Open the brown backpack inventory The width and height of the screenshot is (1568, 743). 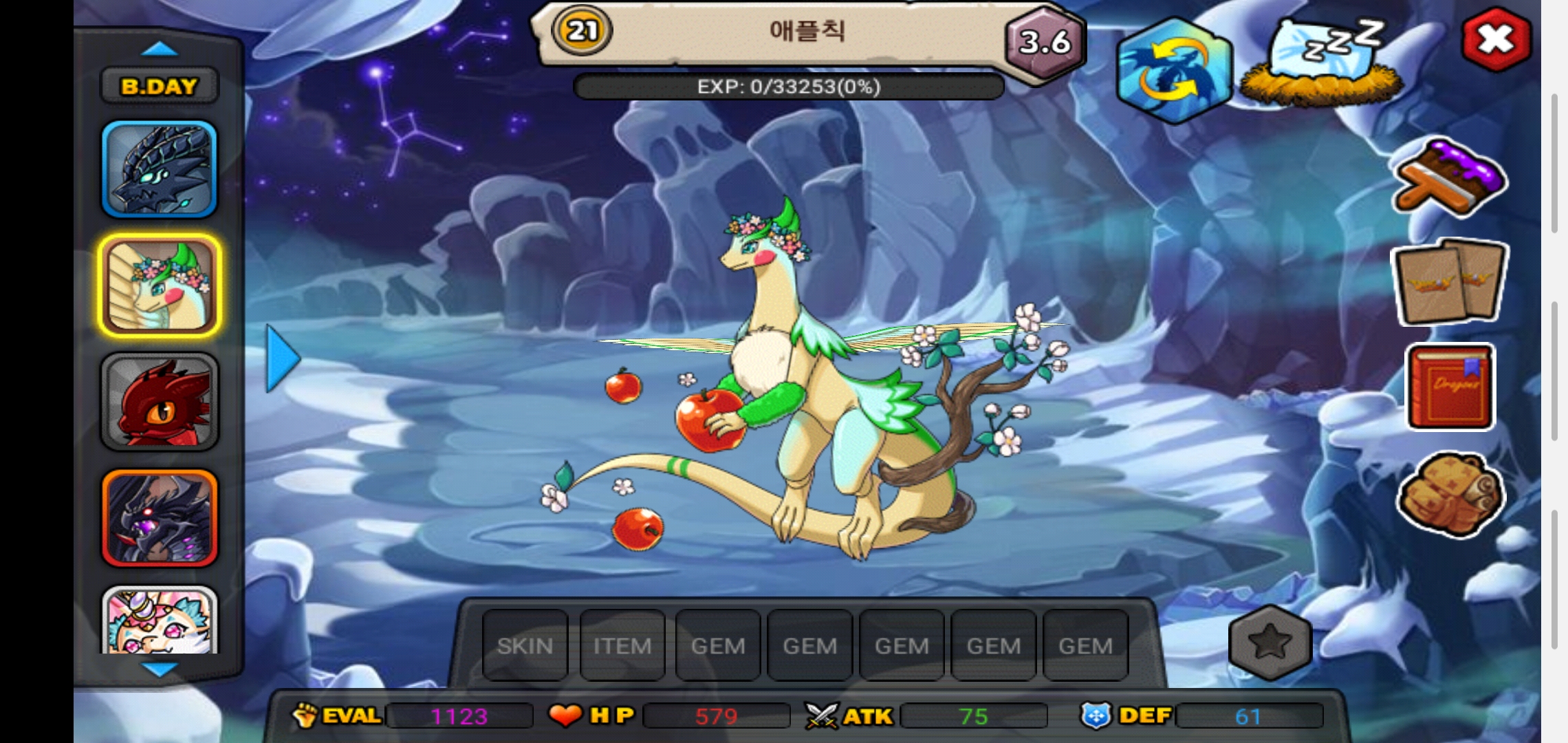click(x=1450, y=494)
